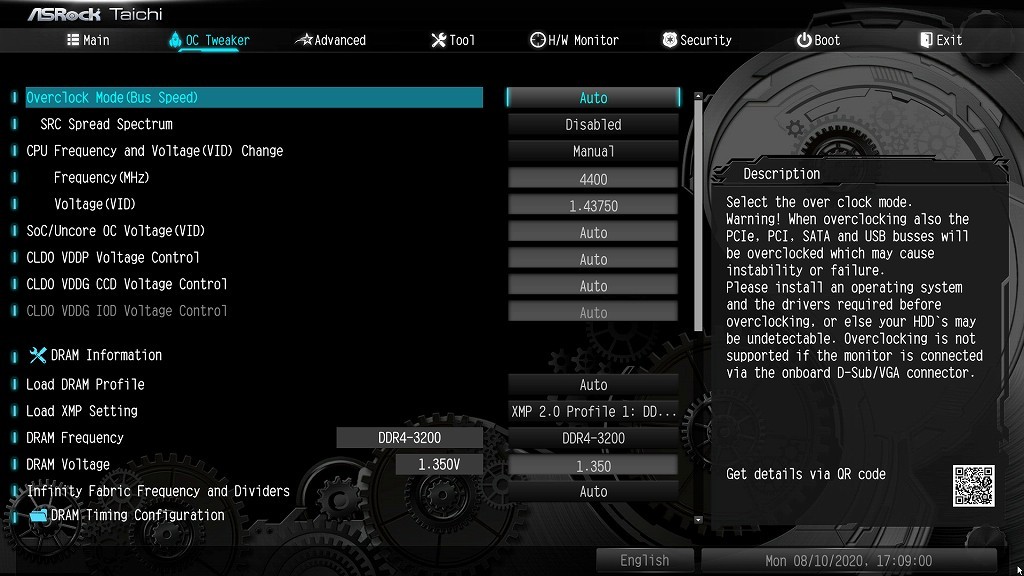Edit the DRAM Voltage 1.350 field

pos(593,466)
